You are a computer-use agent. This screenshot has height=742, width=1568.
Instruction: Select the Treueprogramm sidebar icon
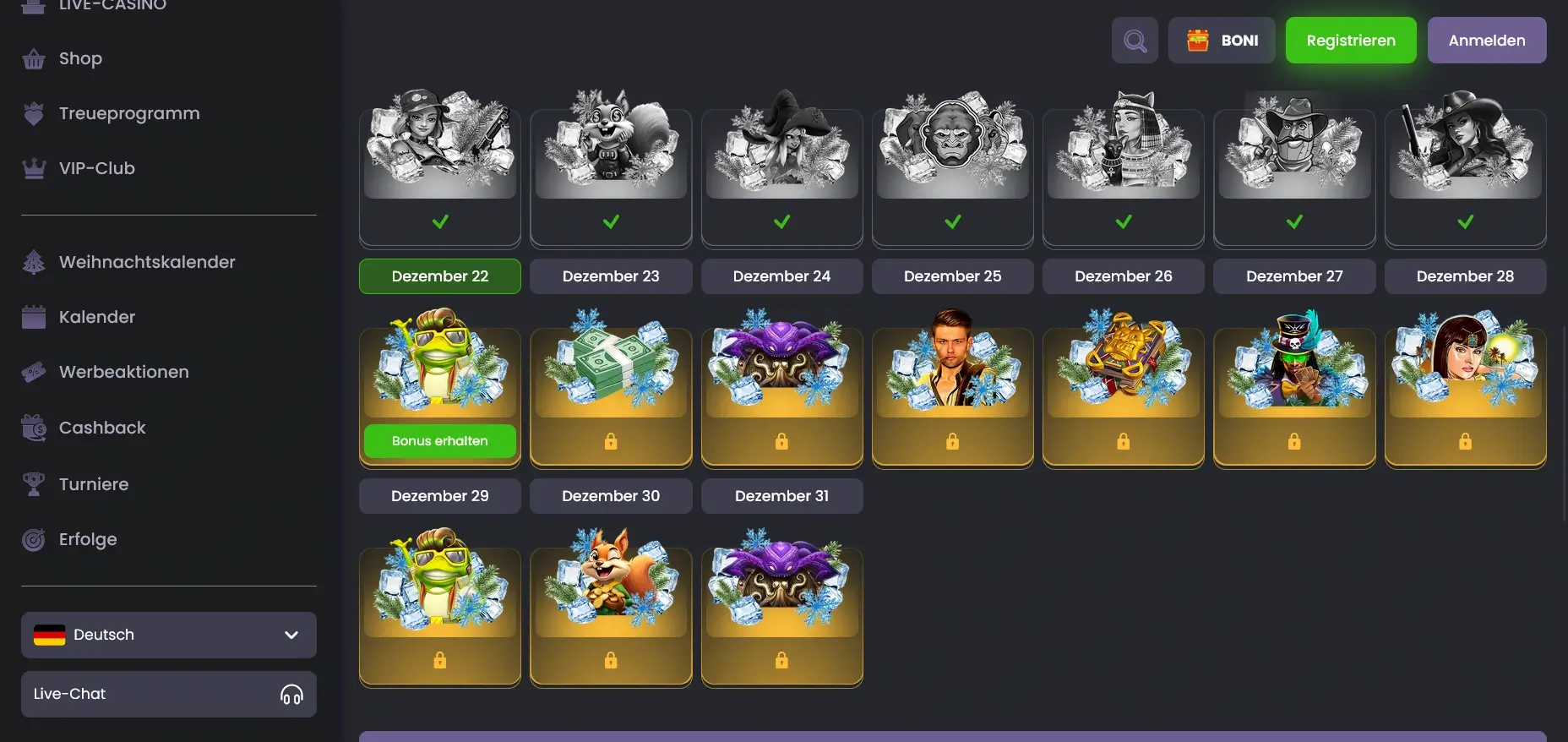coord(33,112)
